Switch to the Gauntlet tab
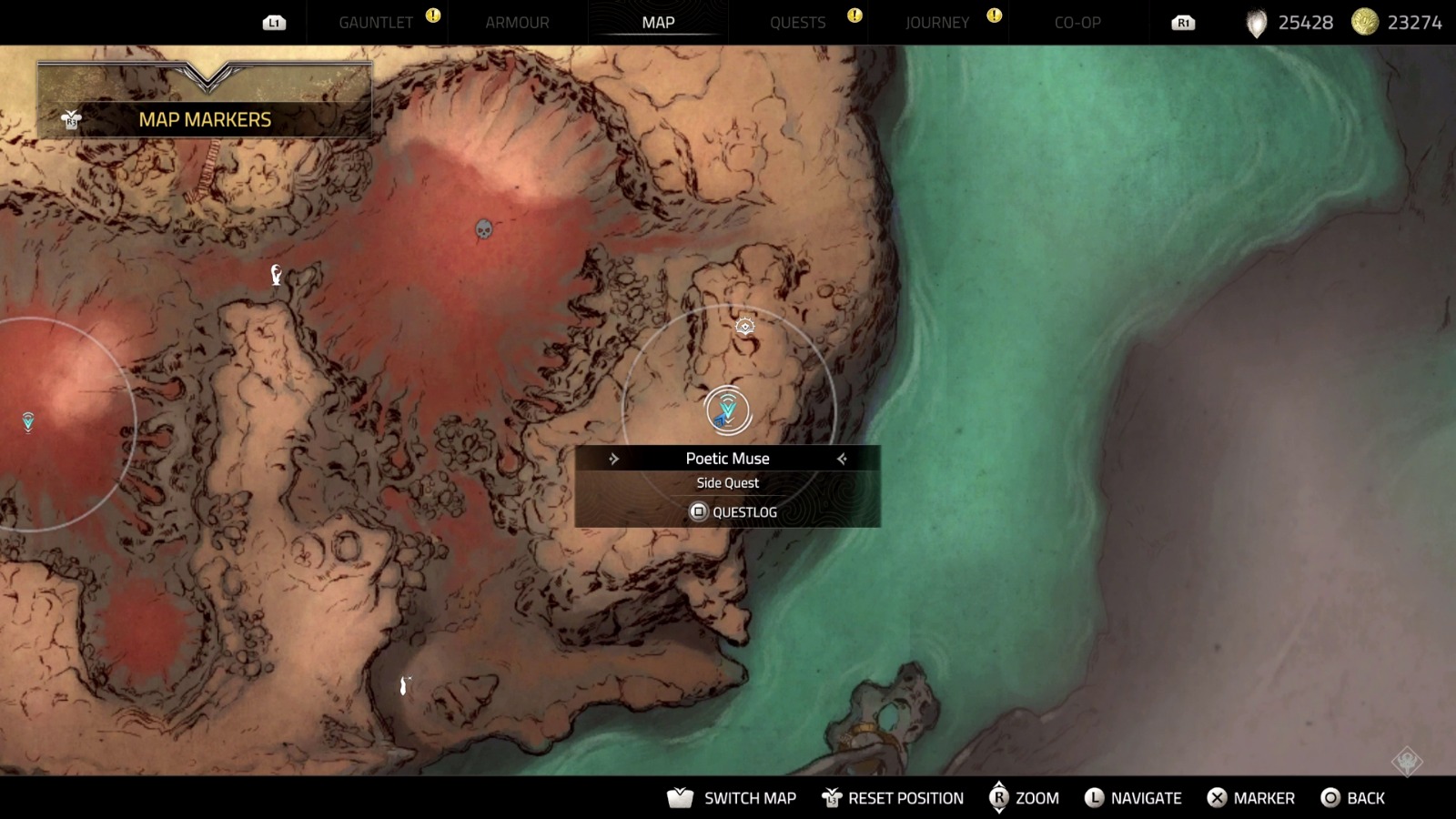 point(376,23)
